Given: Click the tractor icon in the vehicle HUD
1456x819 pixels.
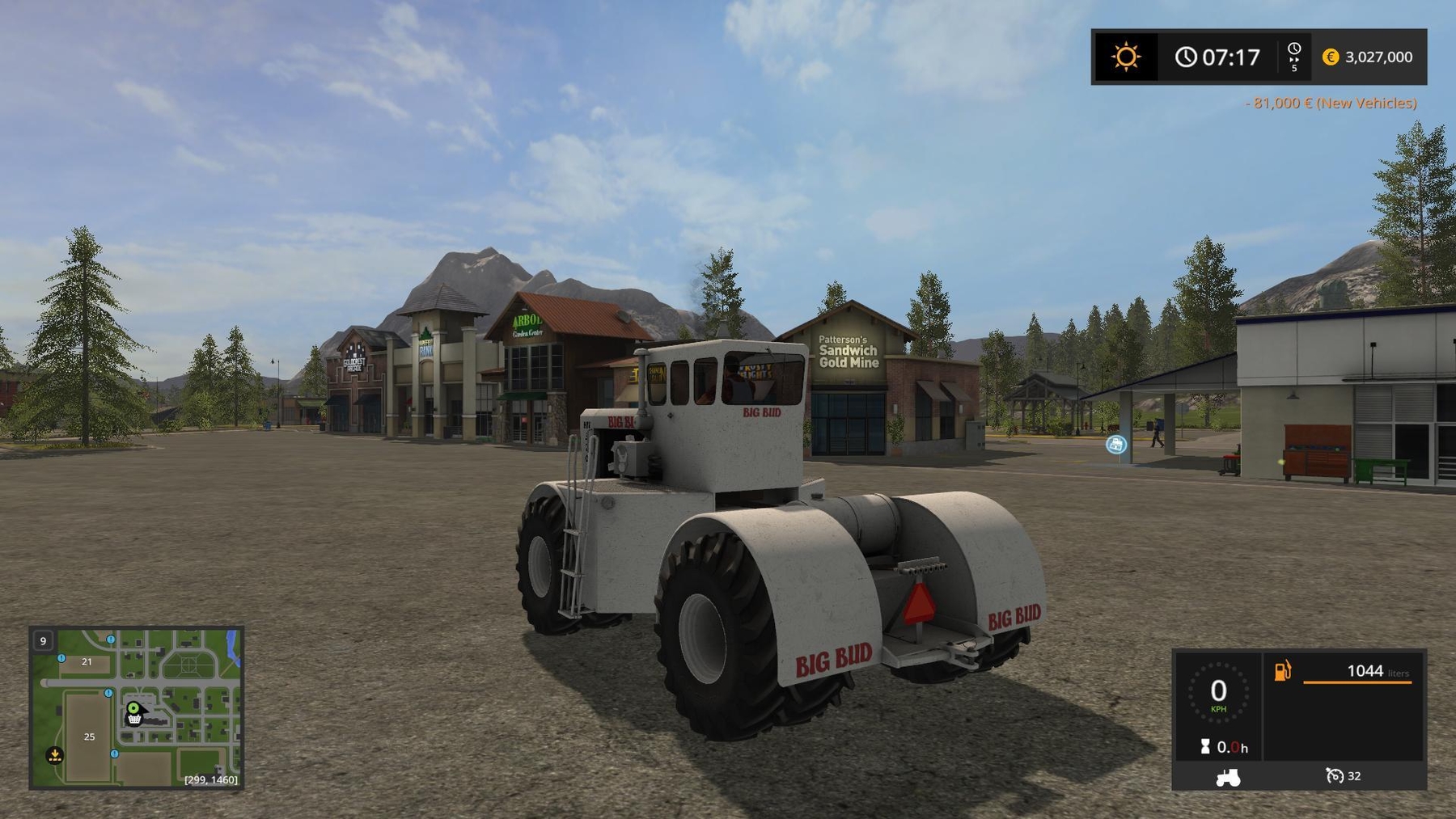Looking at the screenshot, I should (1227, 777).
